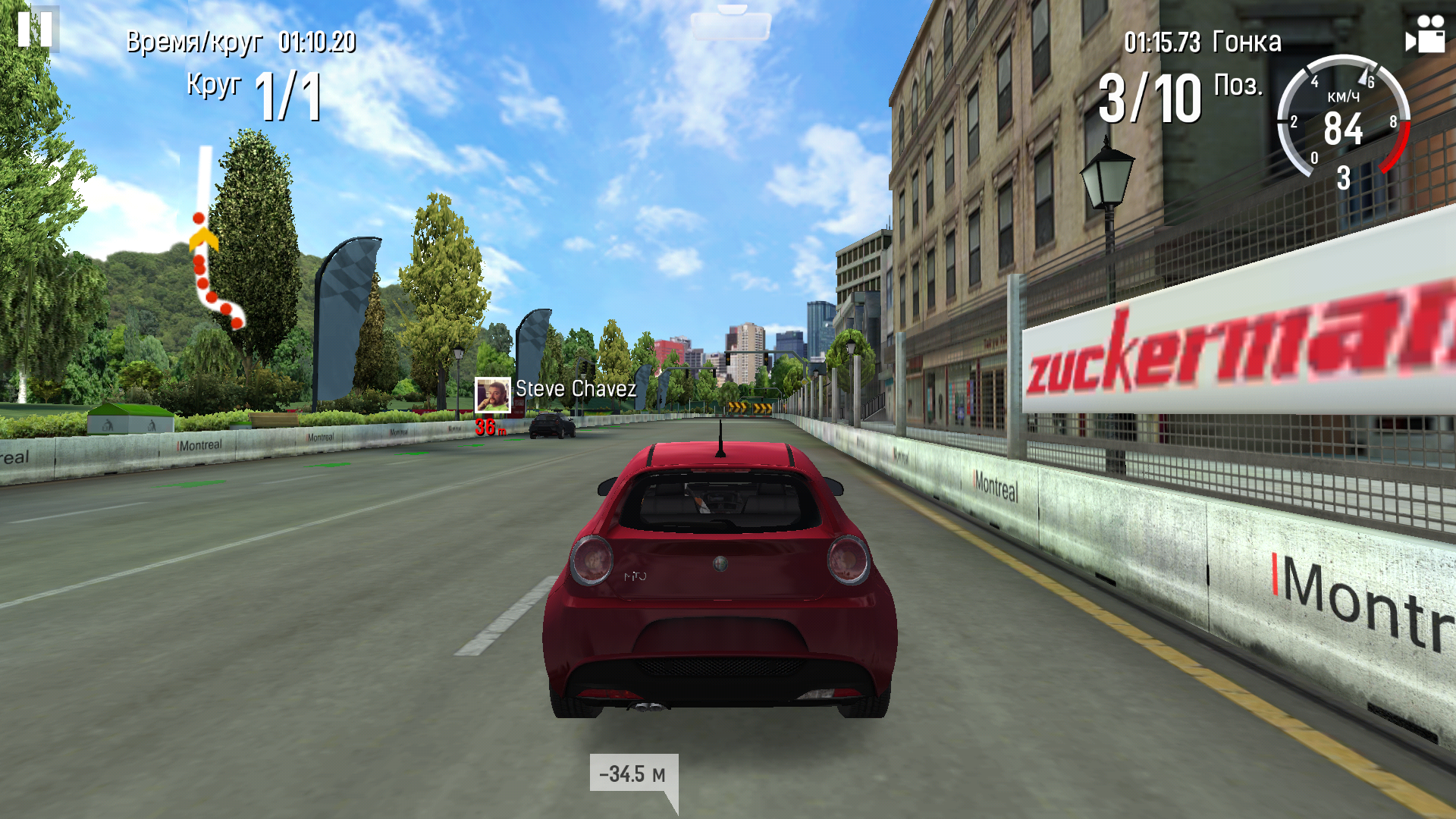1456x819 pixels.
Task: Click the Steve Chavez name label
Action: 573,390
